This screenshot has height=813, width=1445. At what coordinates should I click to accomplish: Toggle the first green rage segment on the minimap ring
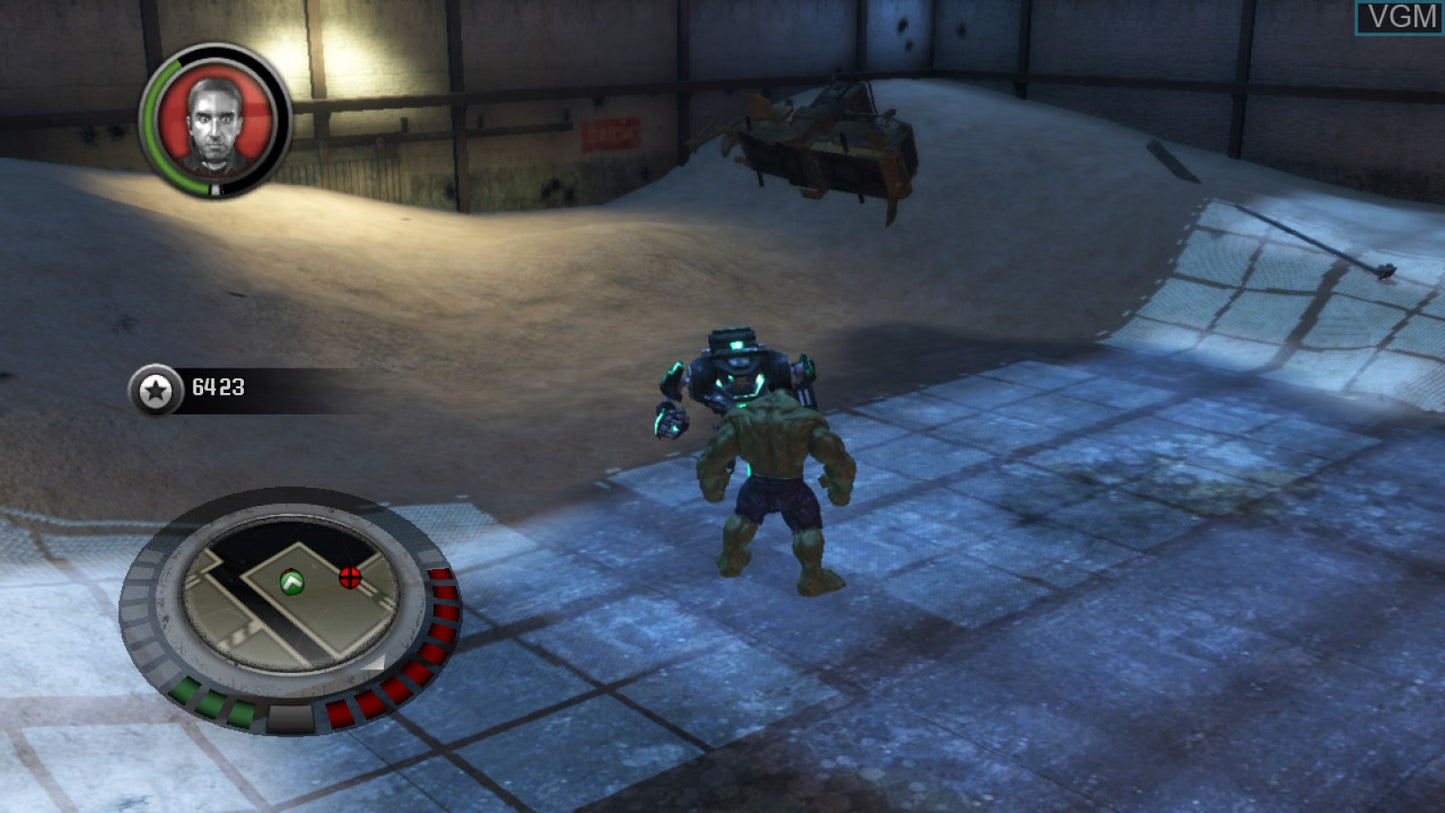click(x=185, y=688)
